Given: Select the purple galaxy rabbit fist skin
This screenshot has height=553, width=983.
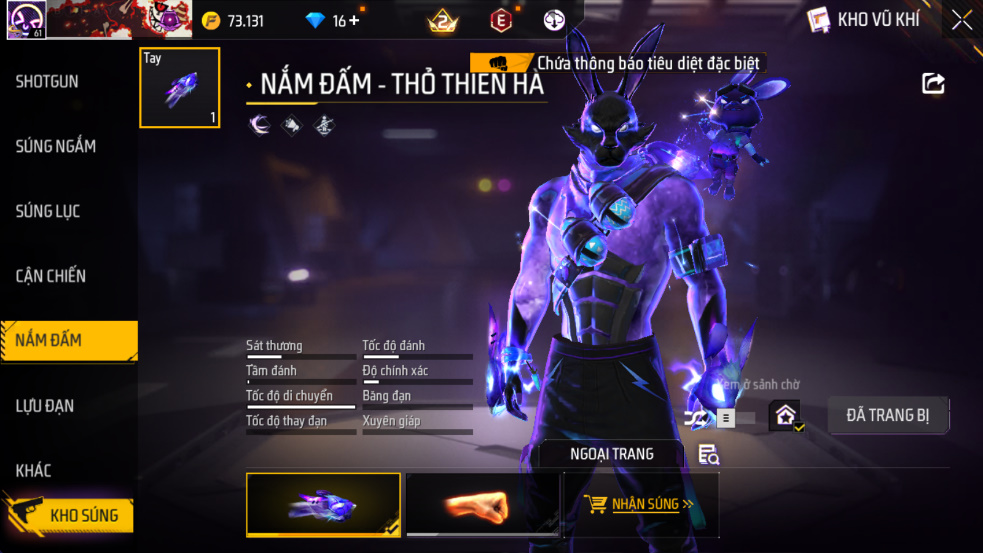Looking at the screenshot, I should (323, 503).
